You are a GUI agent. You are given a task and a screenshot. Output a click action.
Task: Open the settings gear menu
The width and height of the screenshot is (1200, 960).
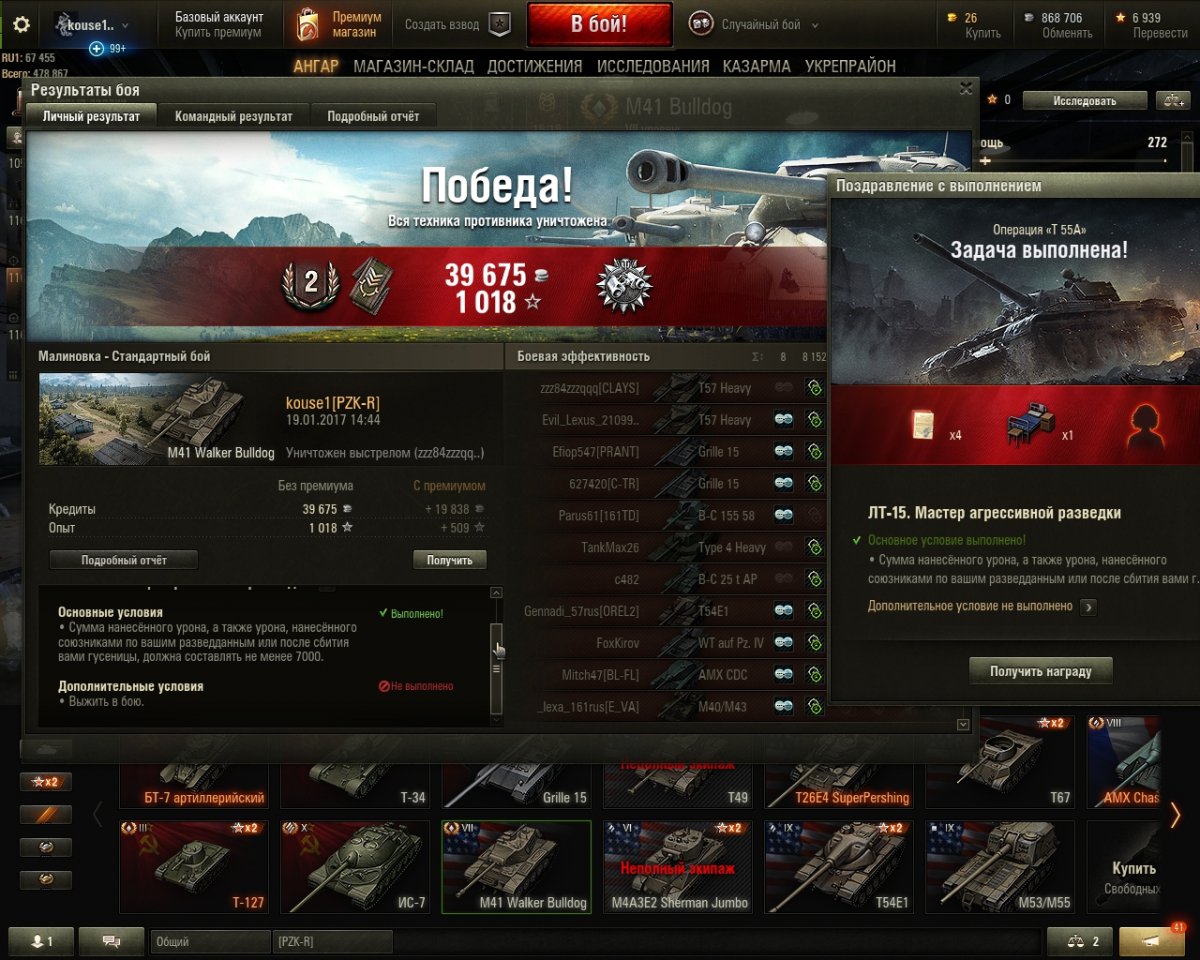21,25
